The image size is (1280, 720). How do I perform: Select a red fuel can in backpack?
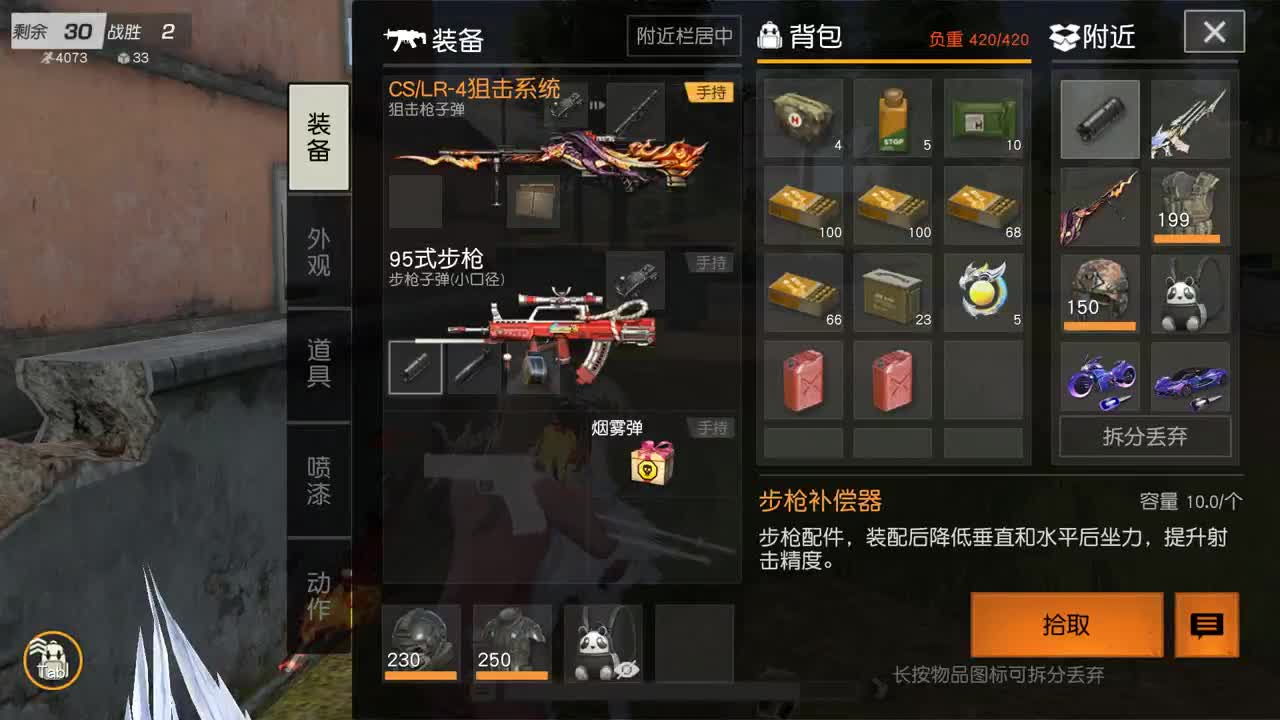(x=805, y=381)
